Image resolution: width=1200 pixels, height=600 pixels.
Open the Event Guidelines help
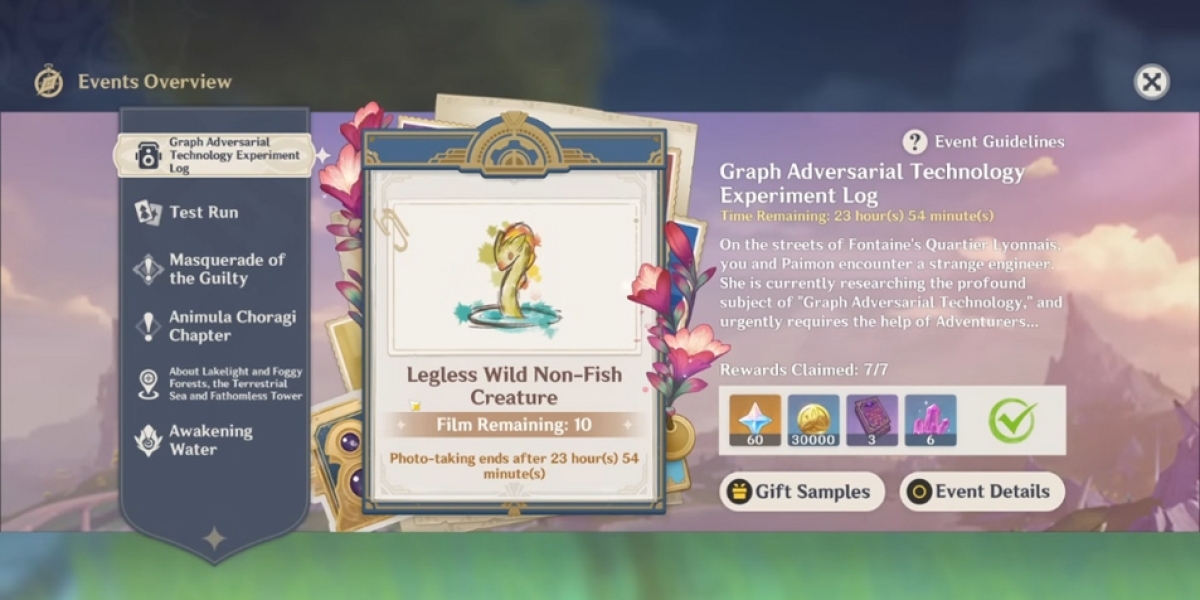984,142
